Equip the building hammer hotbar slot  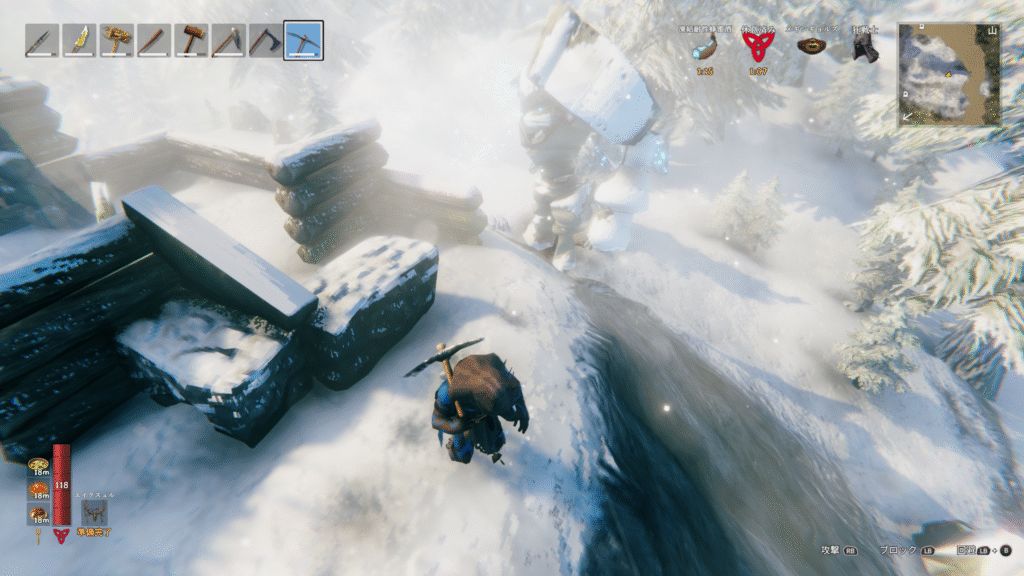pyautogui.click(x=191, y=41)
